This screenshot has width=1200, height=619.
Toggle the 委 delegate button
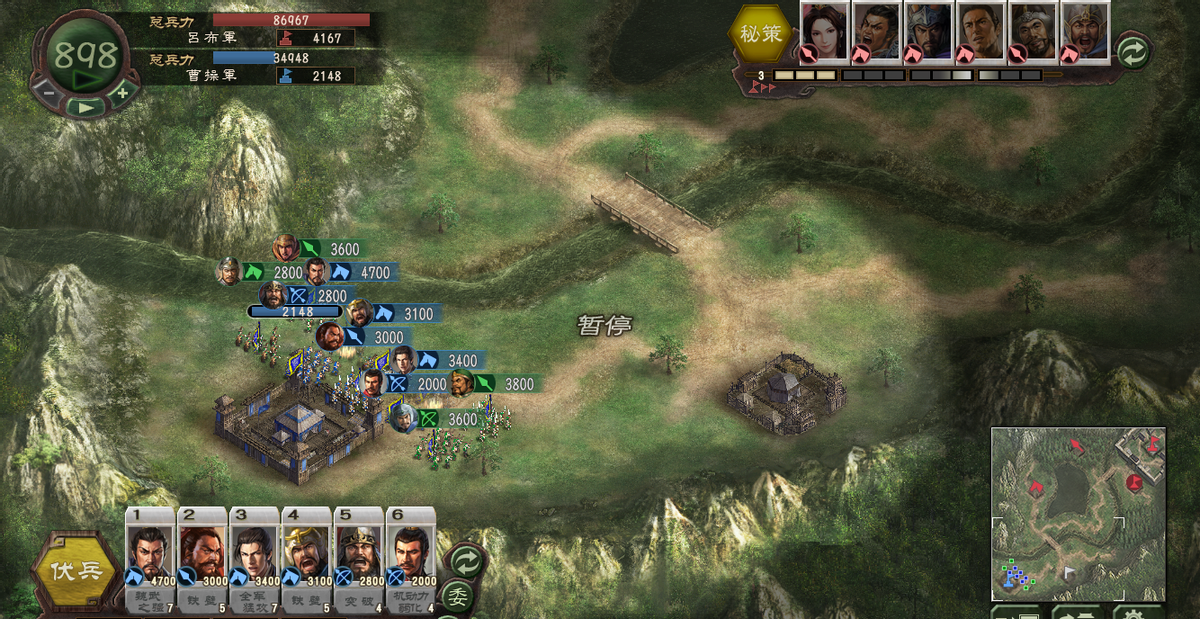coord(458,597)
